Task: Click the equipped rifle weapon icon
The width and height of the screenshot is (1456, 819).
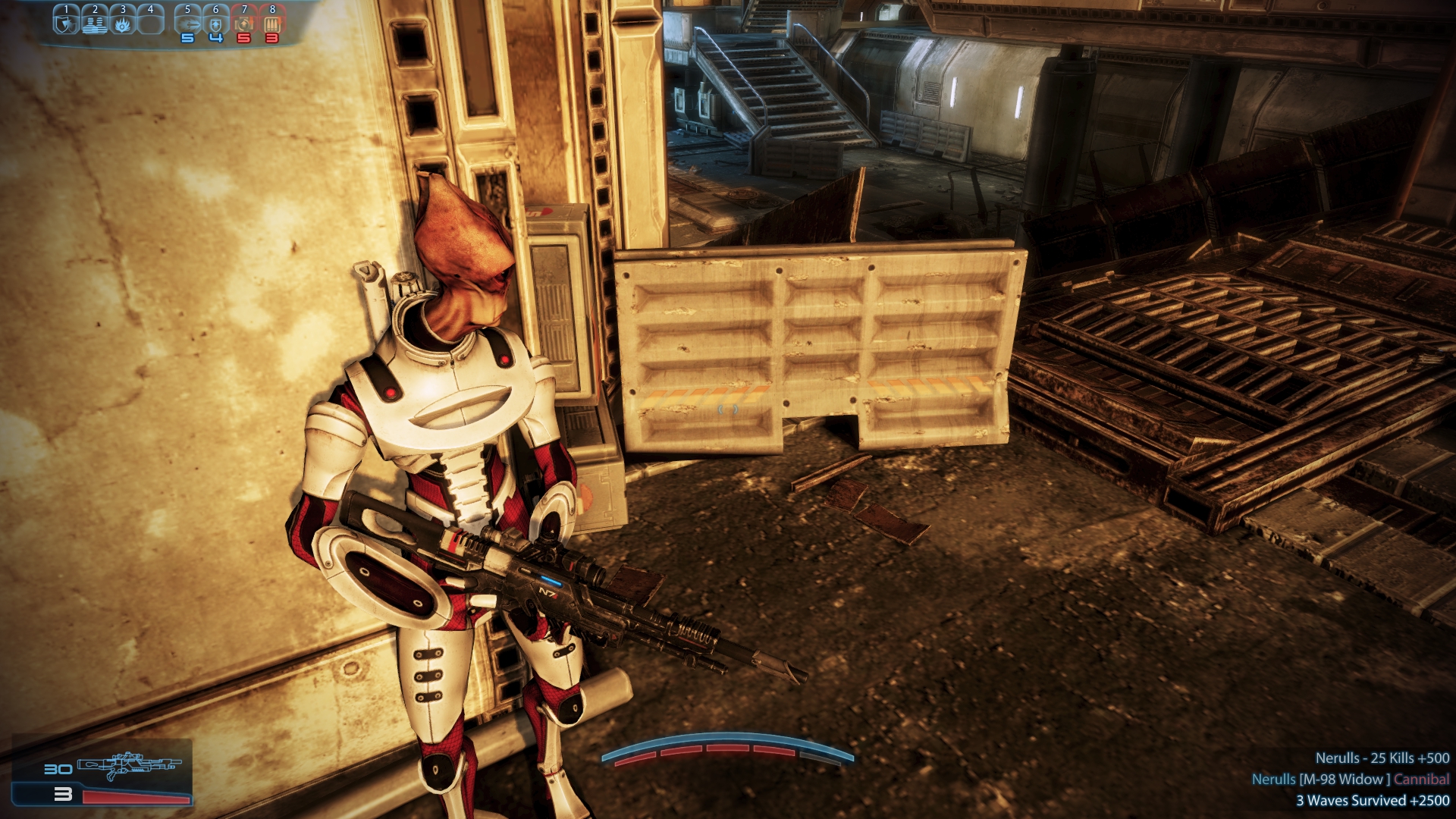Action: pyautogui.click(x=130, y=766)
